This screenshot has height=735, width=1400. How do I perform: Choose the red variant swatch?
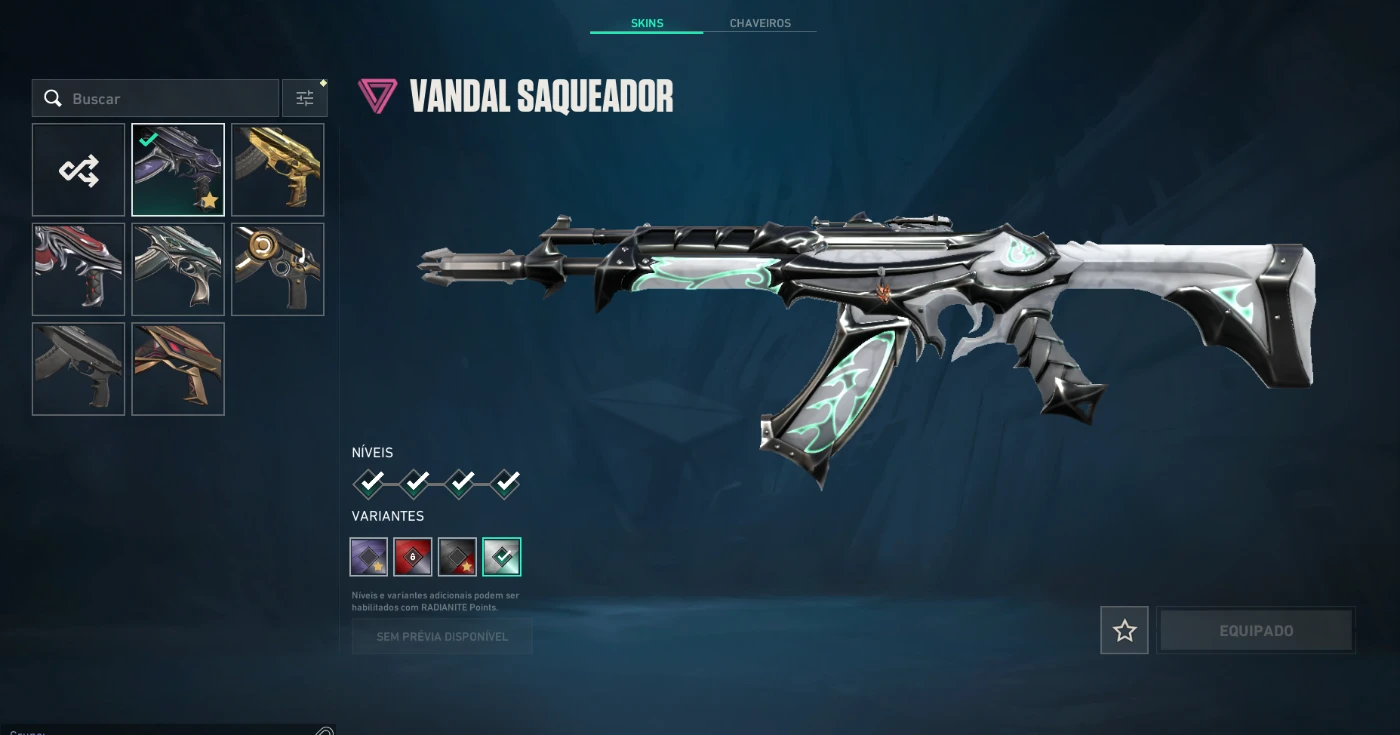coord(413,557)
